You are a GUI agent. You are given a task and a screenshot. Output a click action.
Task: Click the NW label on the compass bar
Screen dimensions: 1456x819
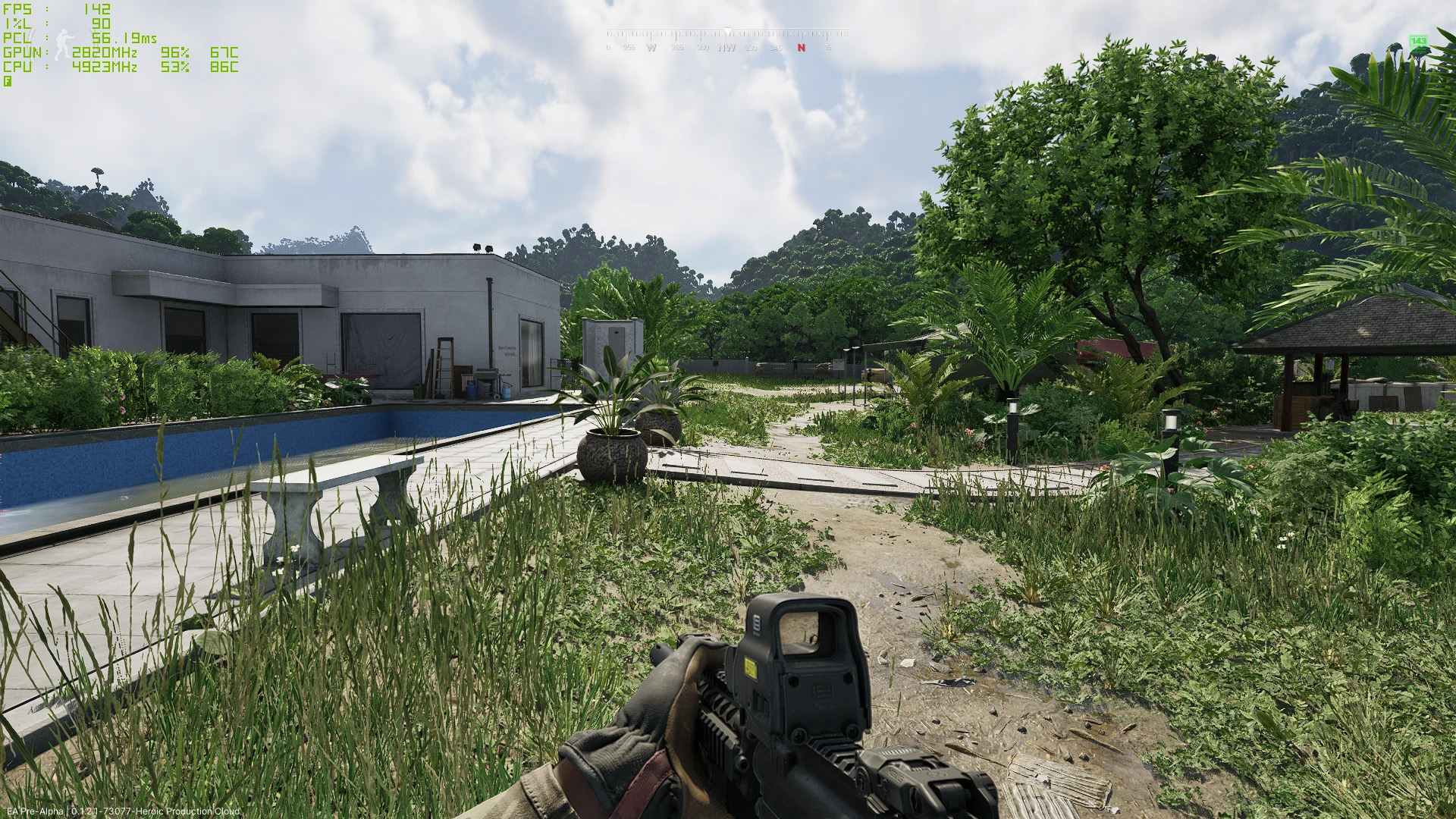tap(727, 46)
